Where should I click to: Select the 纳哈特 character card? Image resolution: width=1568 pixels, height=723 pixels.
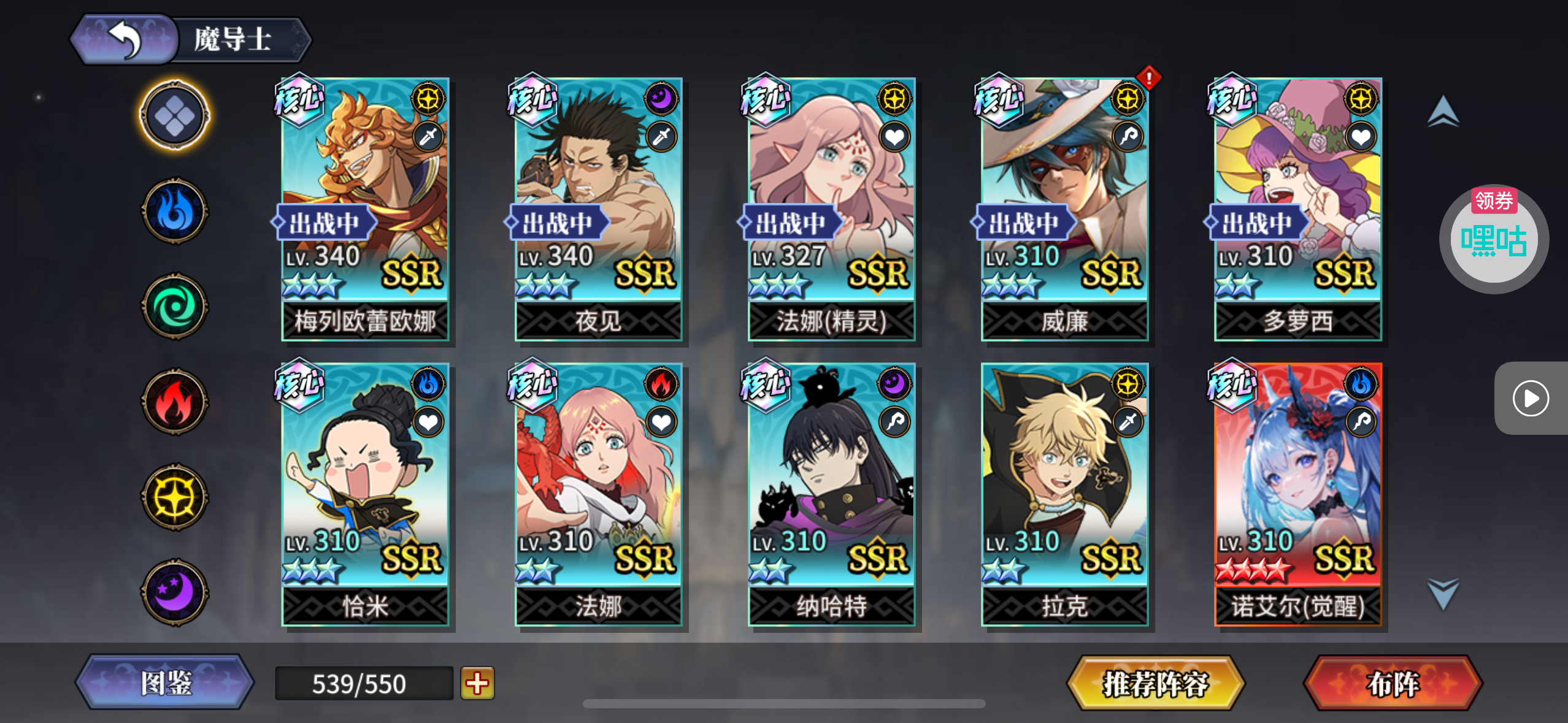click(x=831, y=494)
